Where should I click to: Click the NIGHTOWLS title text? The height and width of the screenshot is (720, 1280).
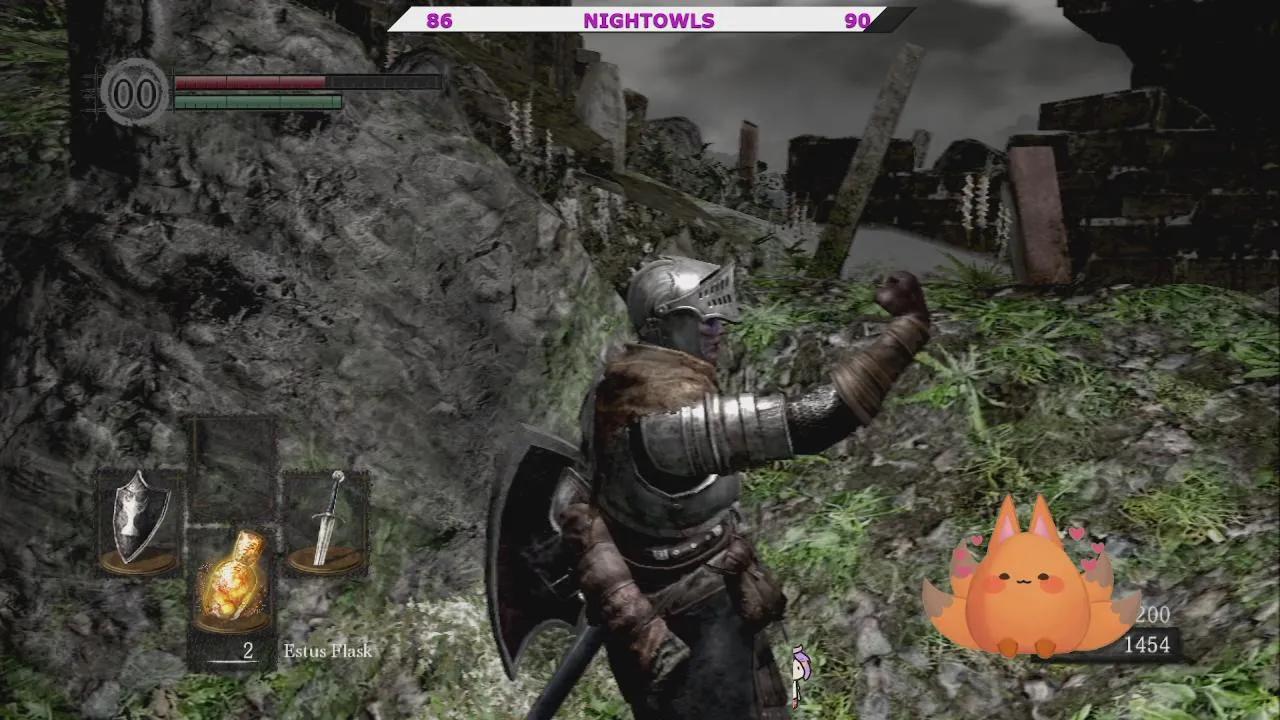point(650,20)
